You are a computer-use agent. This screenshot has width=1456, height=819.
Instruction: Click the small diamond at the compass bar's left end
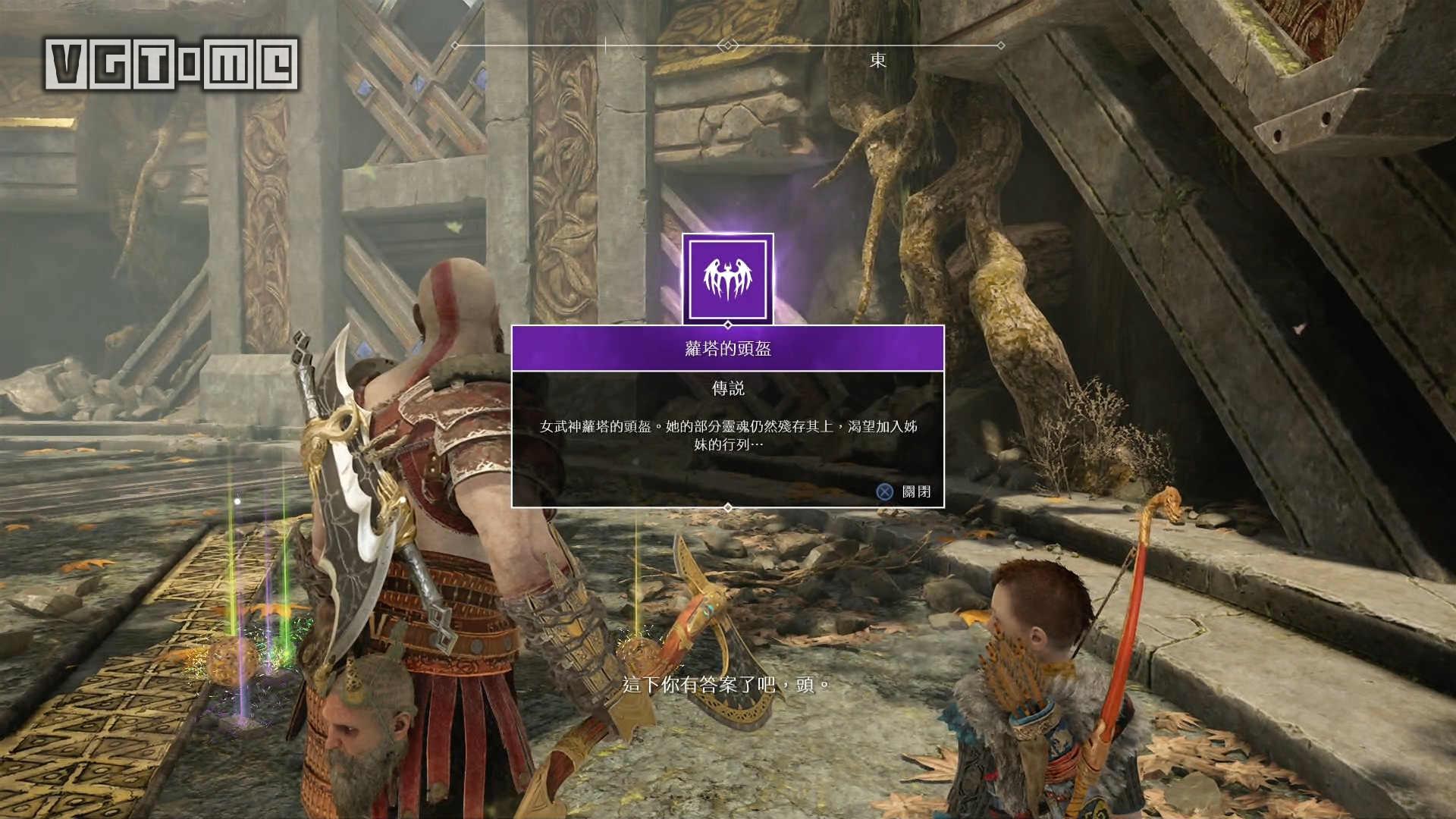455,45
